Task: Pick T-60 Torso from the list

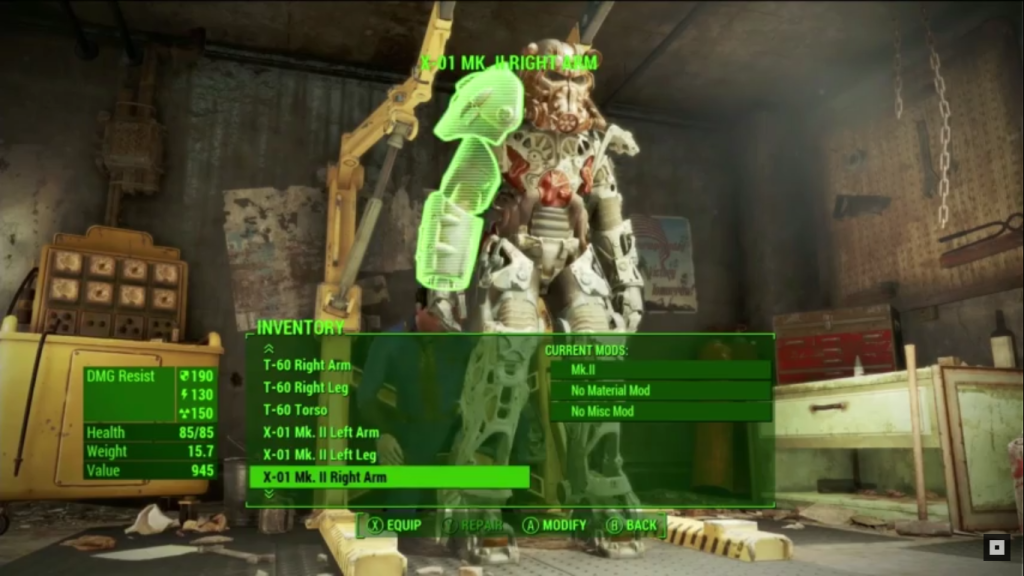Action: [295, 410]
